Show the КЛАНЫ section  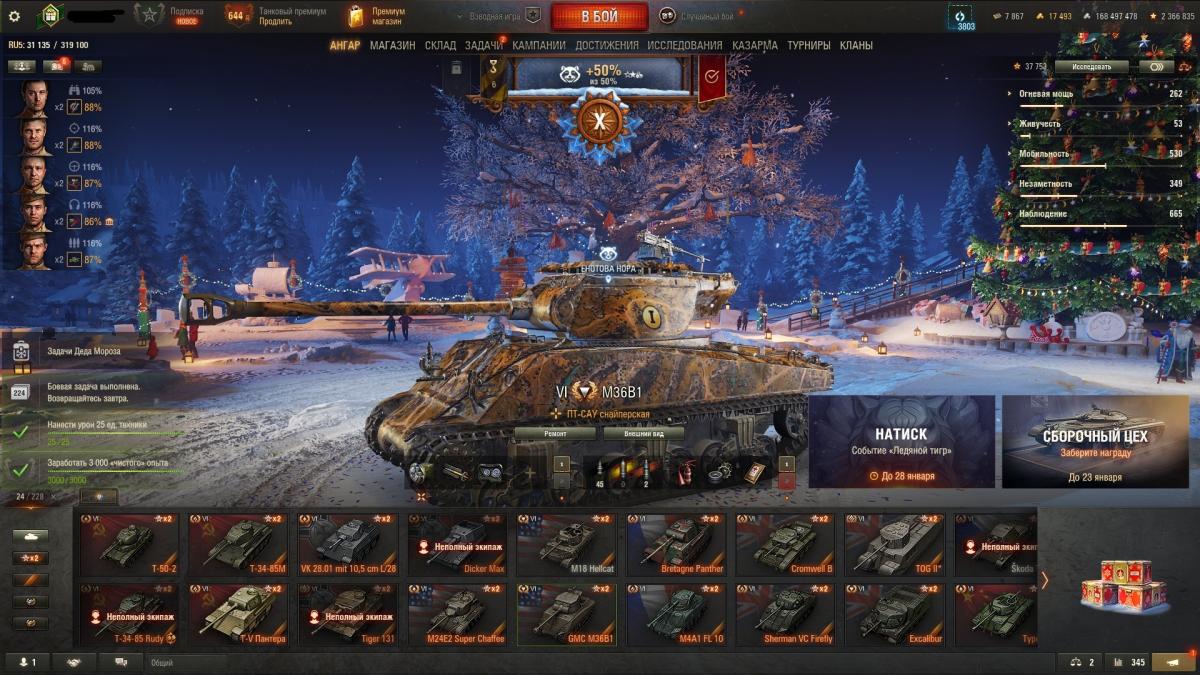point(856,45)
